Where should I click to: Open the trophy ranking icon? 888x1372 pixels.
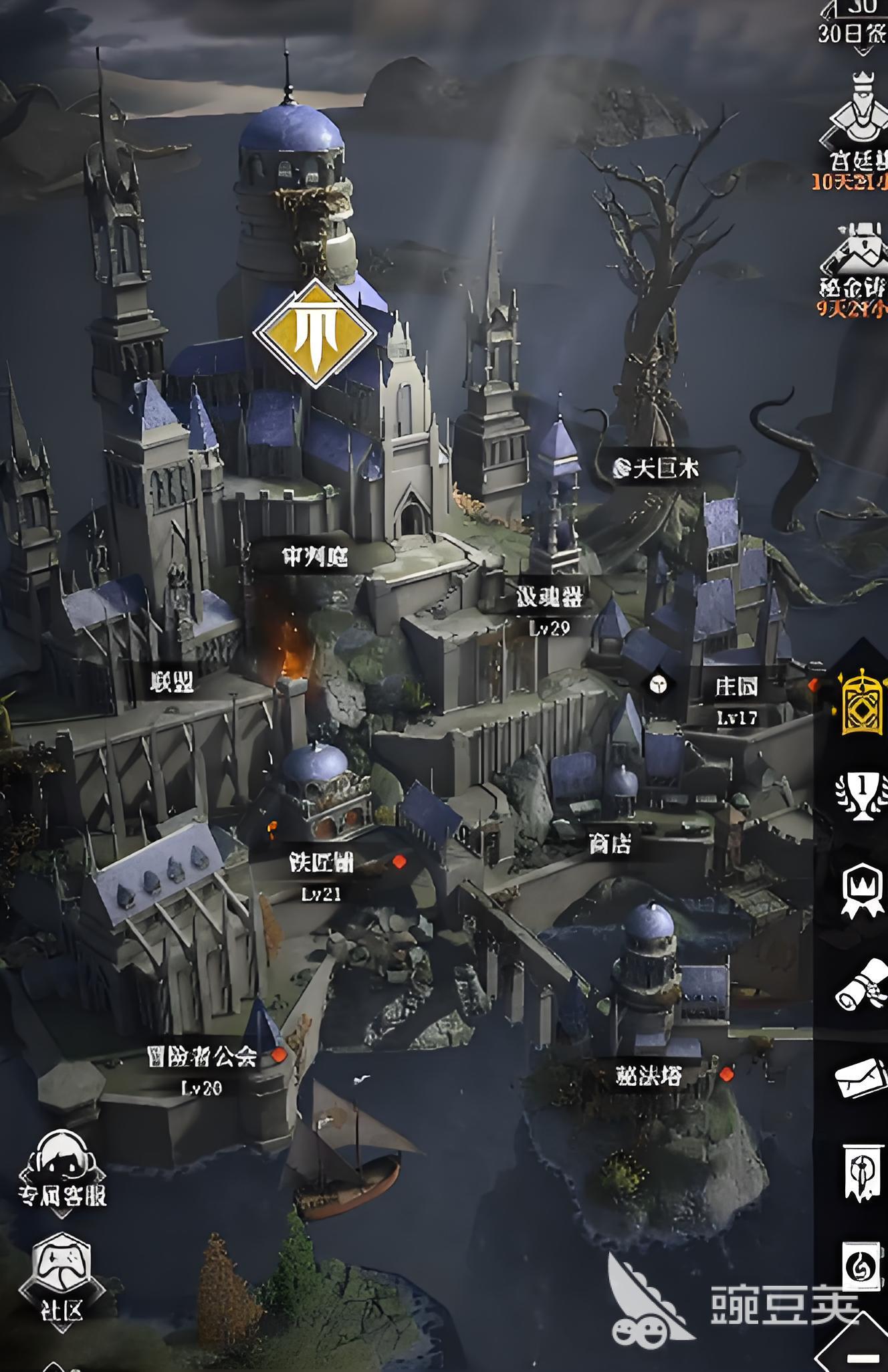tap(862, 796)
